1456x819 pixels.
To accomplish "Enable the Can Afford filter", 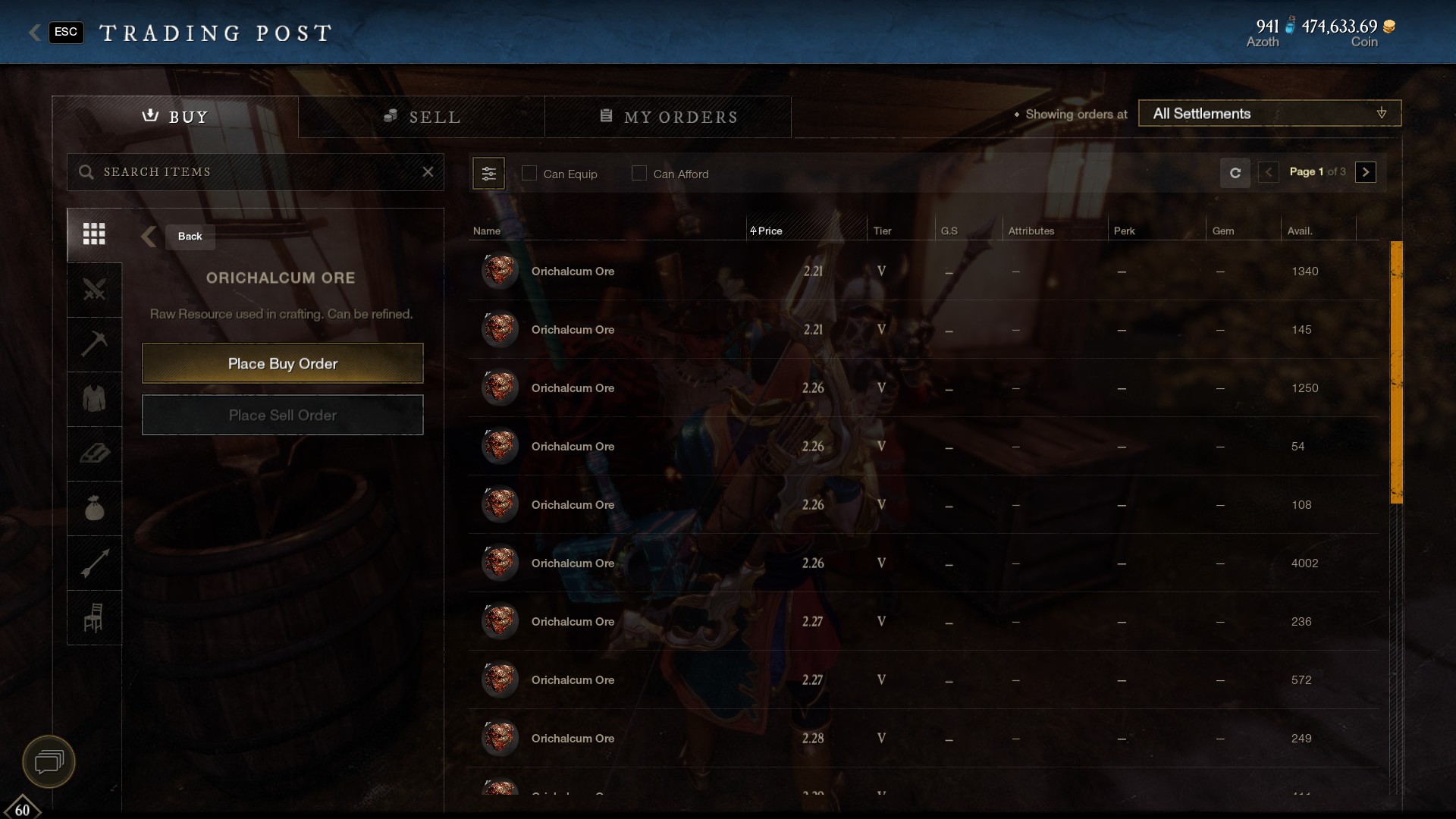I will click(x=639, y=173).
